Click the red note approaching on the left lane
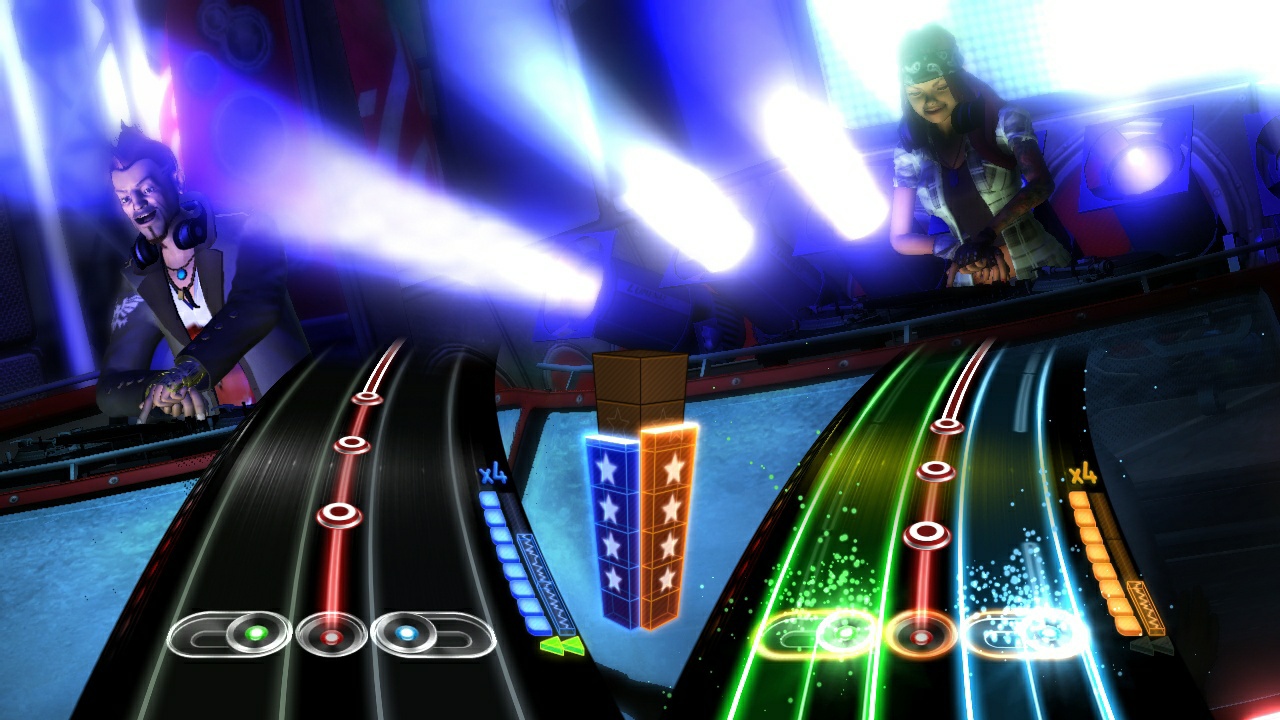This screenshot has width=1280, height=720. (x=340, y=514)
